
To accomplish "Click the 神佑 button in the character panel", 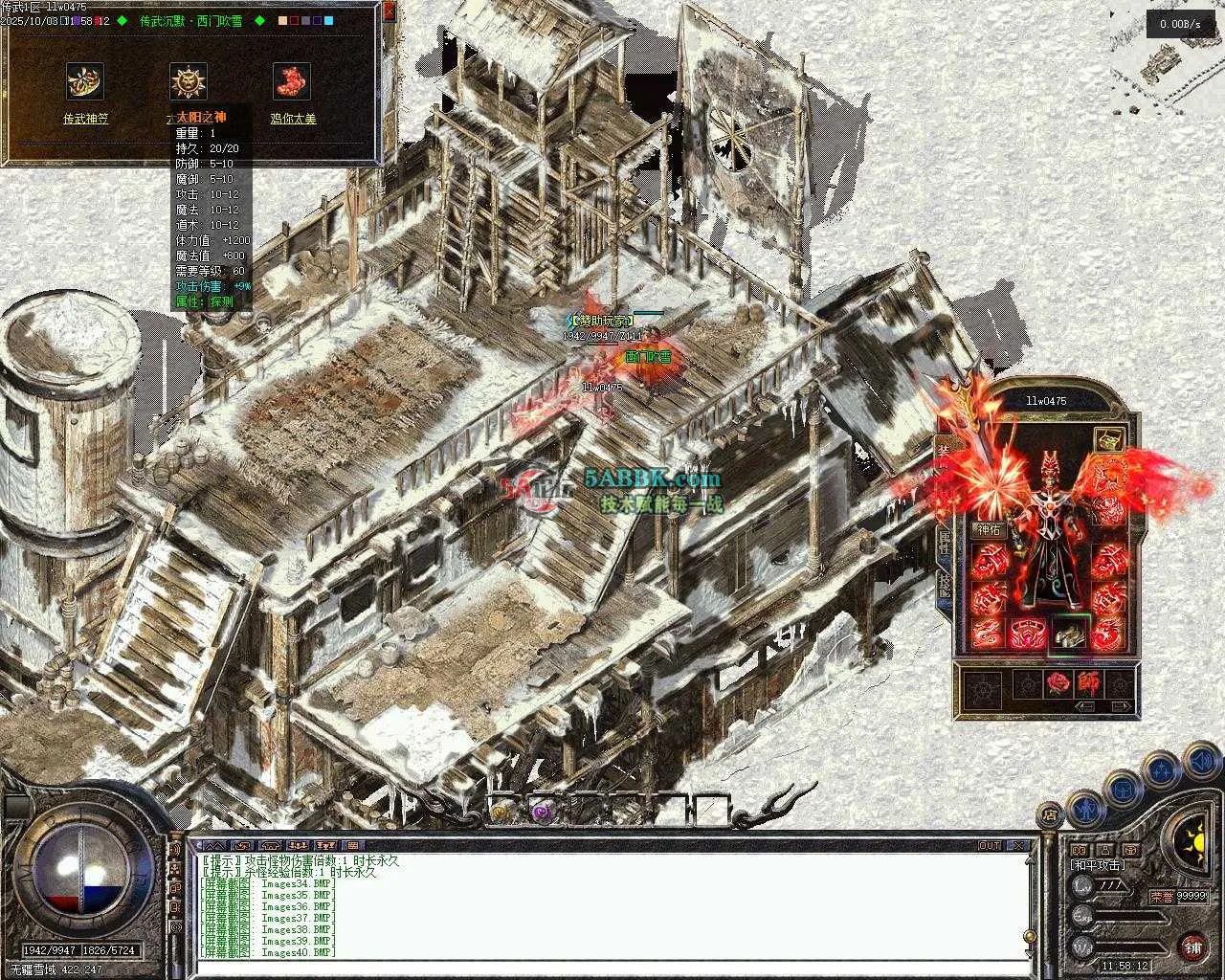I will point(988,529).
